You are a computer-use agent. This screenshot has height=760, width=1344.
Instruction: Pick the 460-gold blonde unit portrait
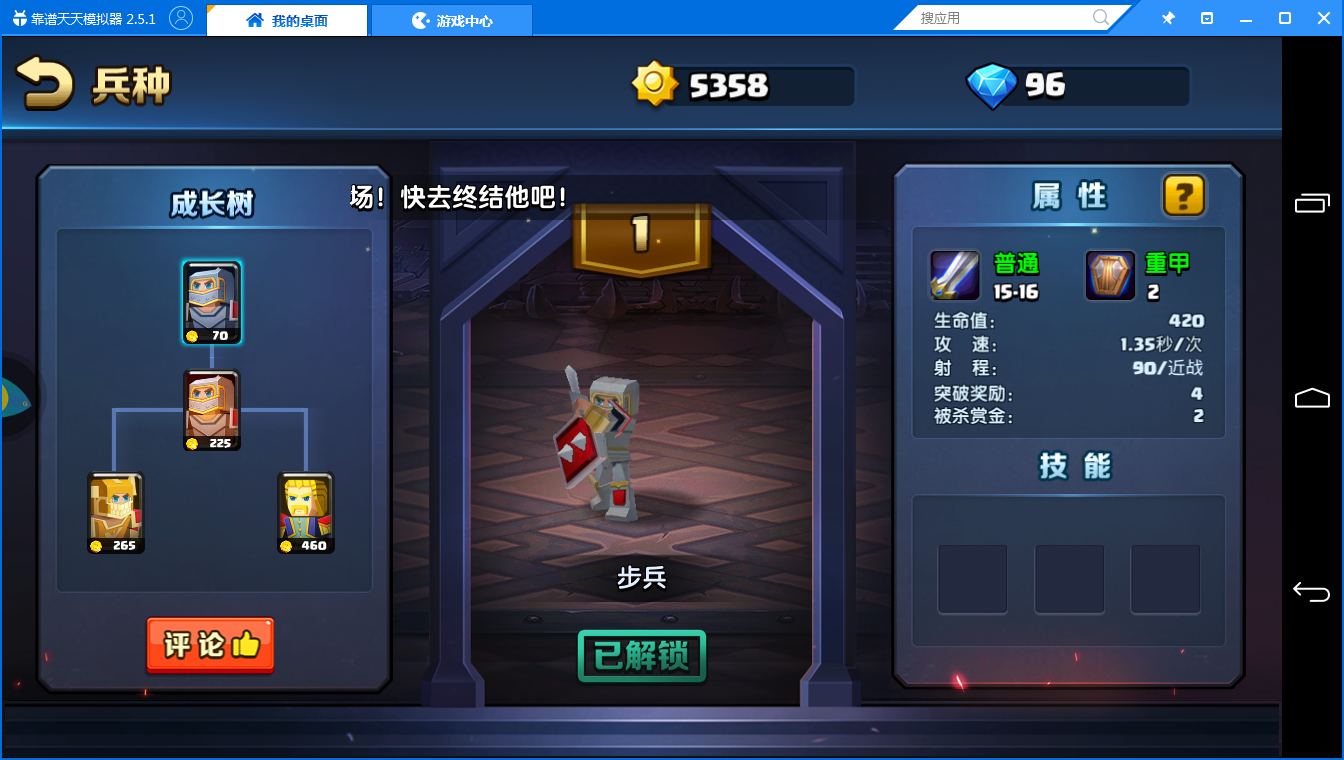point(306,512)
